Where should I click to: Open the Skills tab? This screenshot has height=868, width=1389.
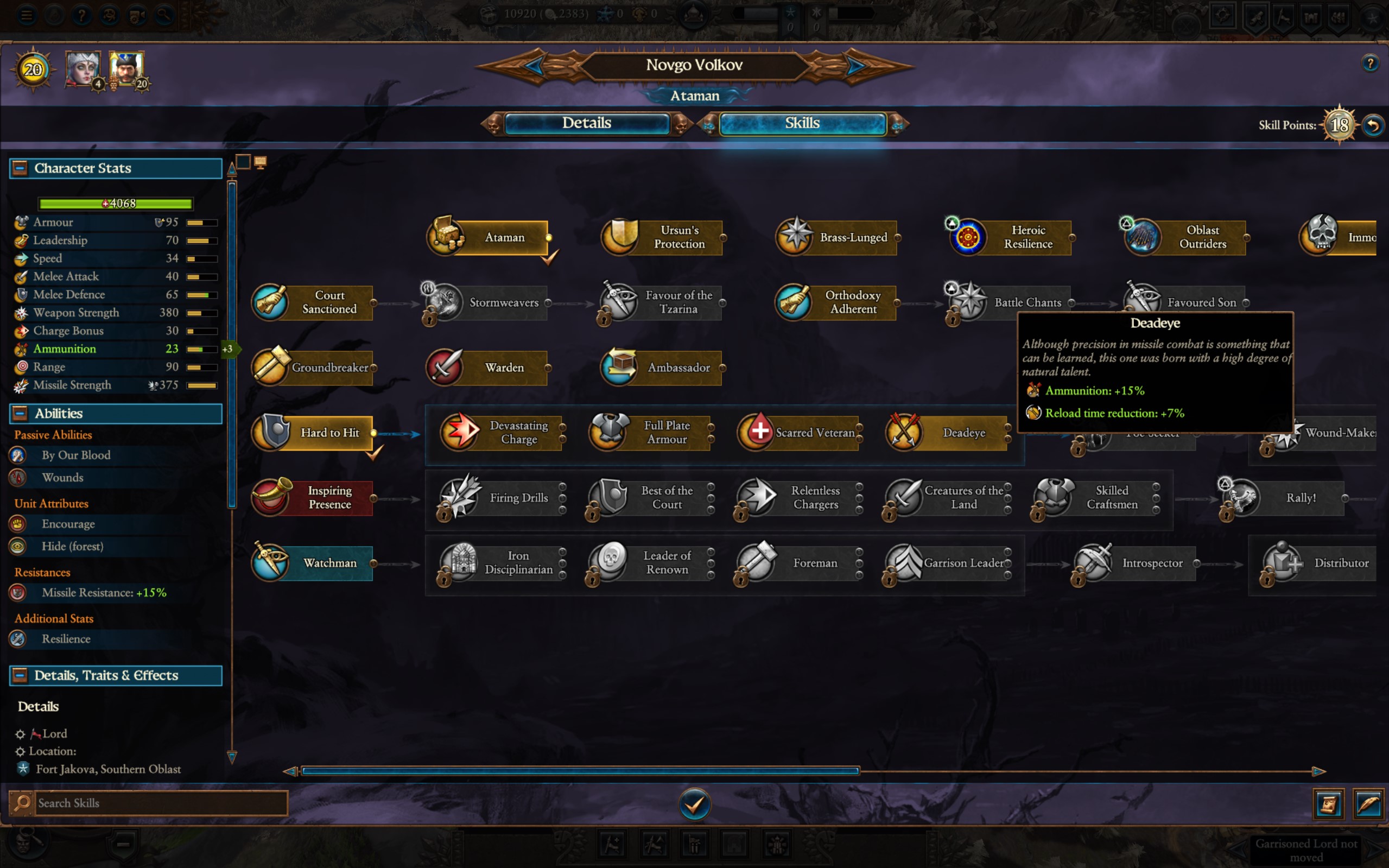pyautogui.click(x=802, y=123)
